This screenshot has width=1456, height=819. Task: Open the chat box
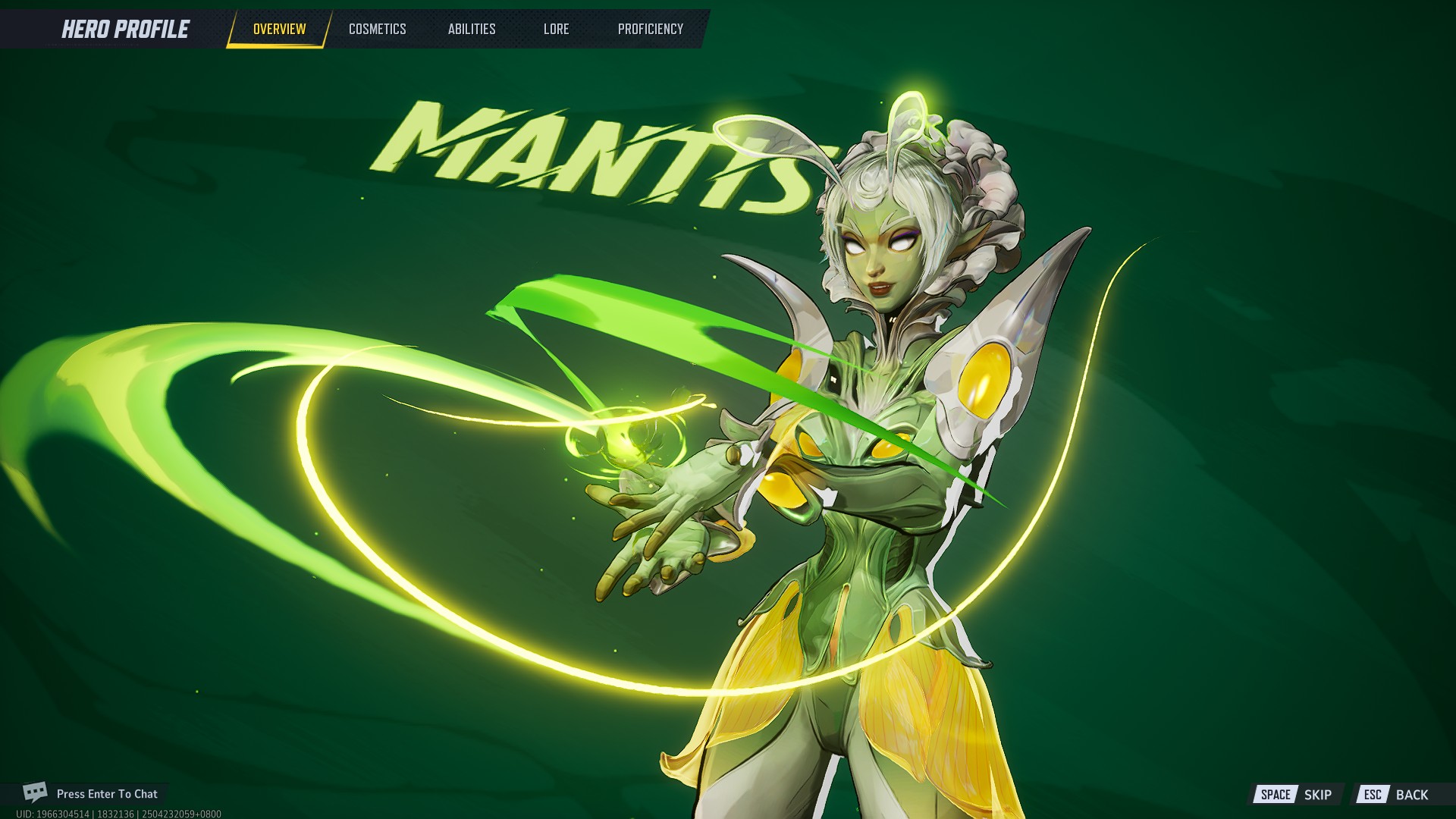pos(91,794)
